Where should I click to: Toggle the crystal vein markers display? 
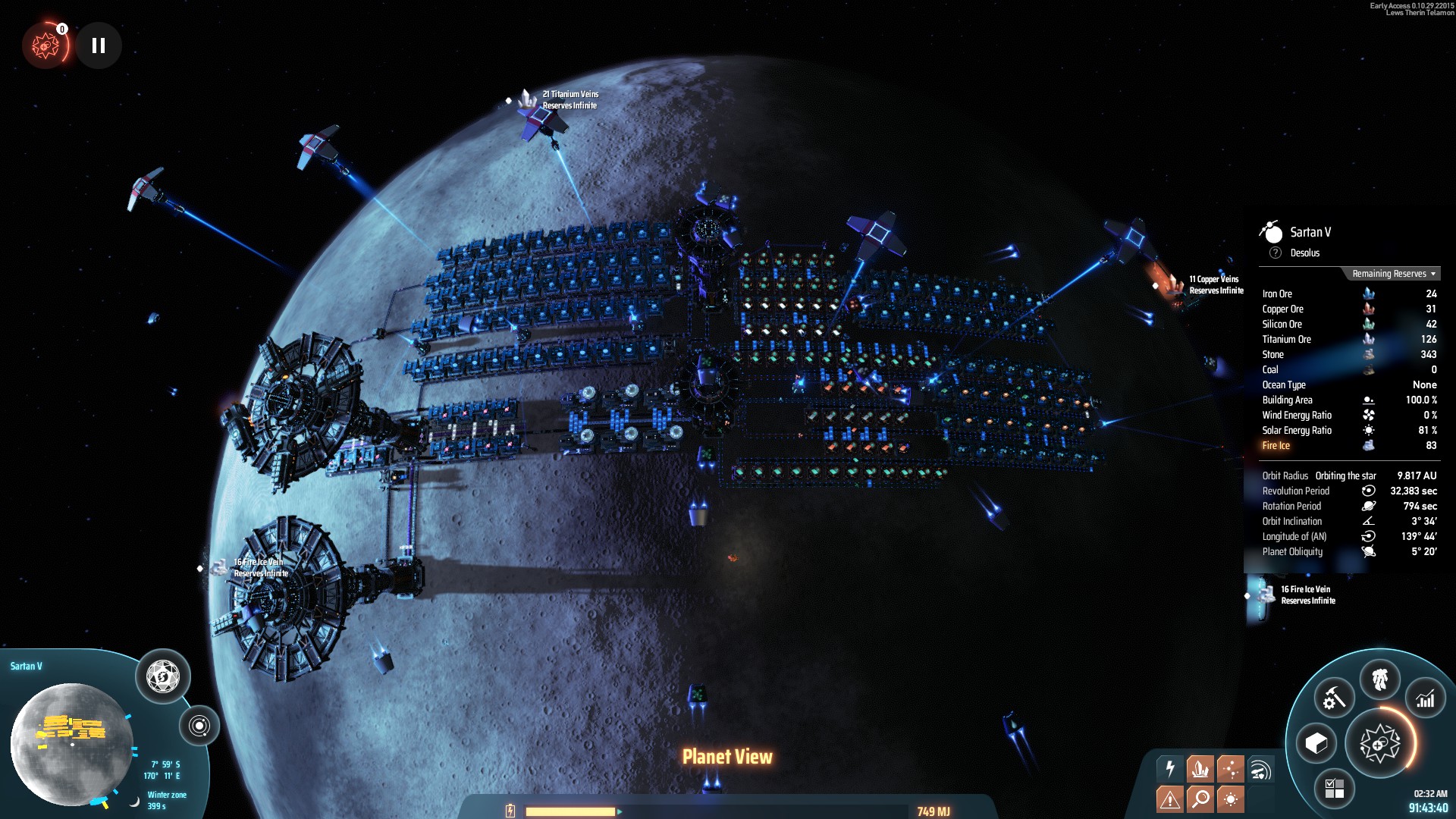(1200, 769)
